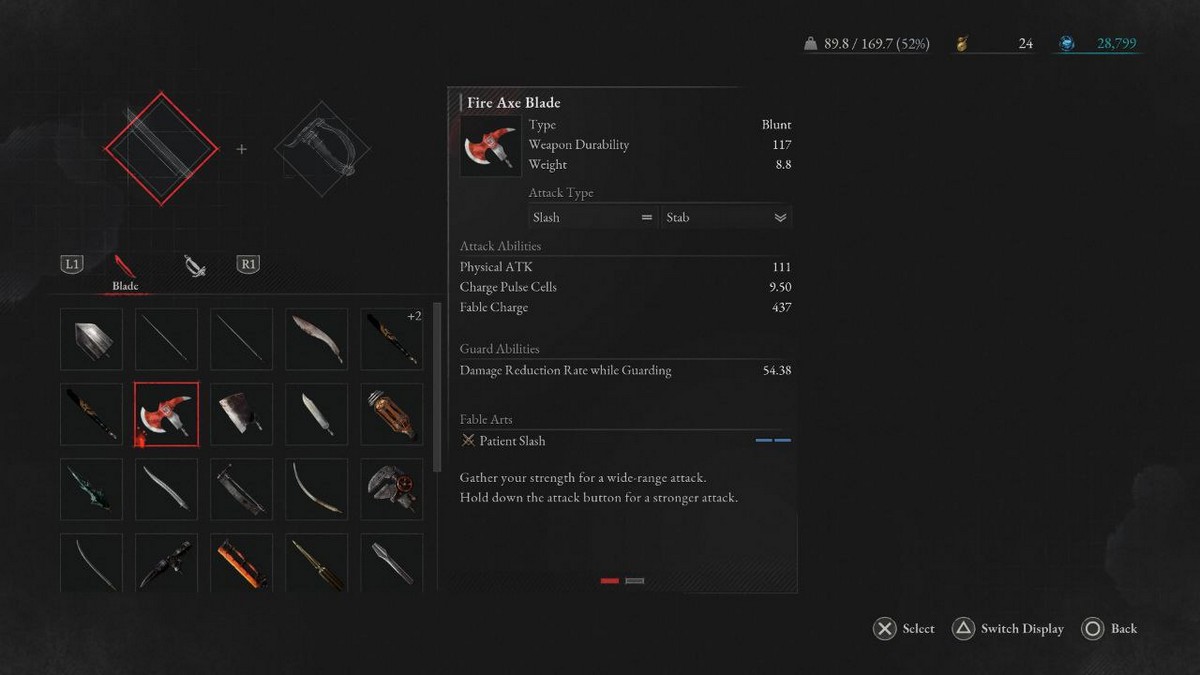Select the black baton blade marked +2
1200x675 pixels.
coord(391,339)
